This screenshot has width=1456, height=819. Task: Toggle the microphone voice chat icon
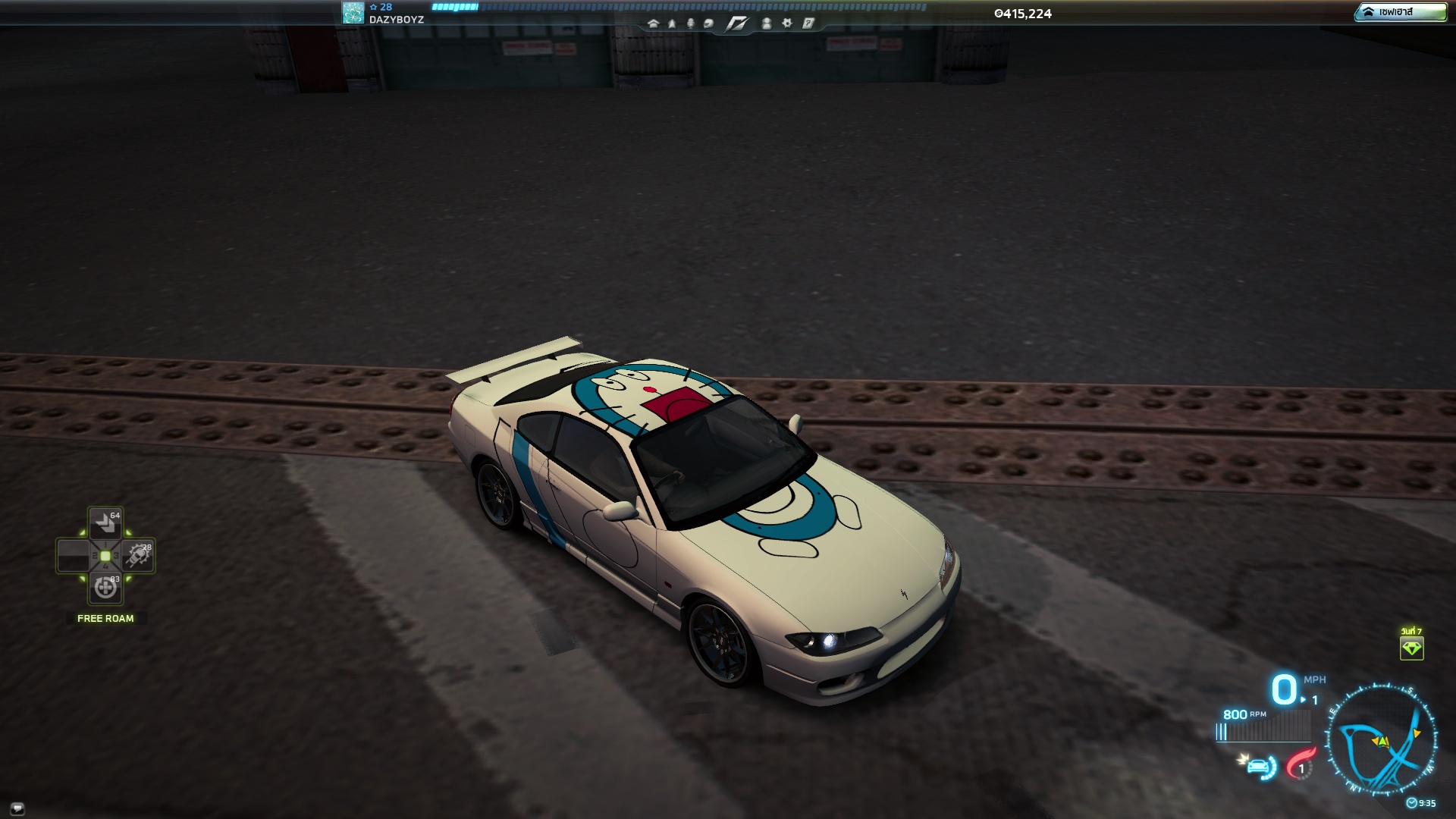coord(690,24)
